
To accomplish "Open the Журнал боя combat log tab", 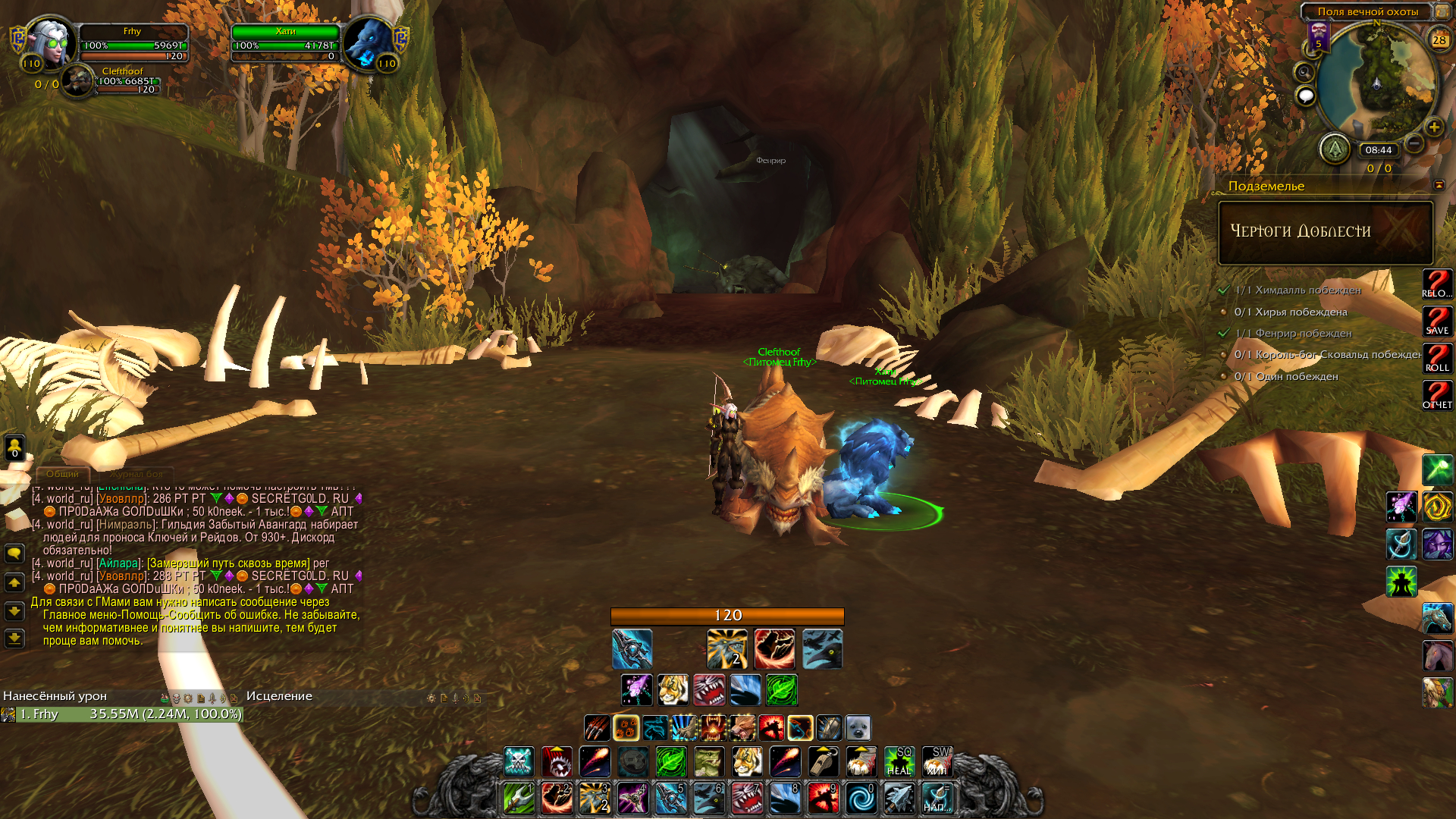I will pos(136,474).
